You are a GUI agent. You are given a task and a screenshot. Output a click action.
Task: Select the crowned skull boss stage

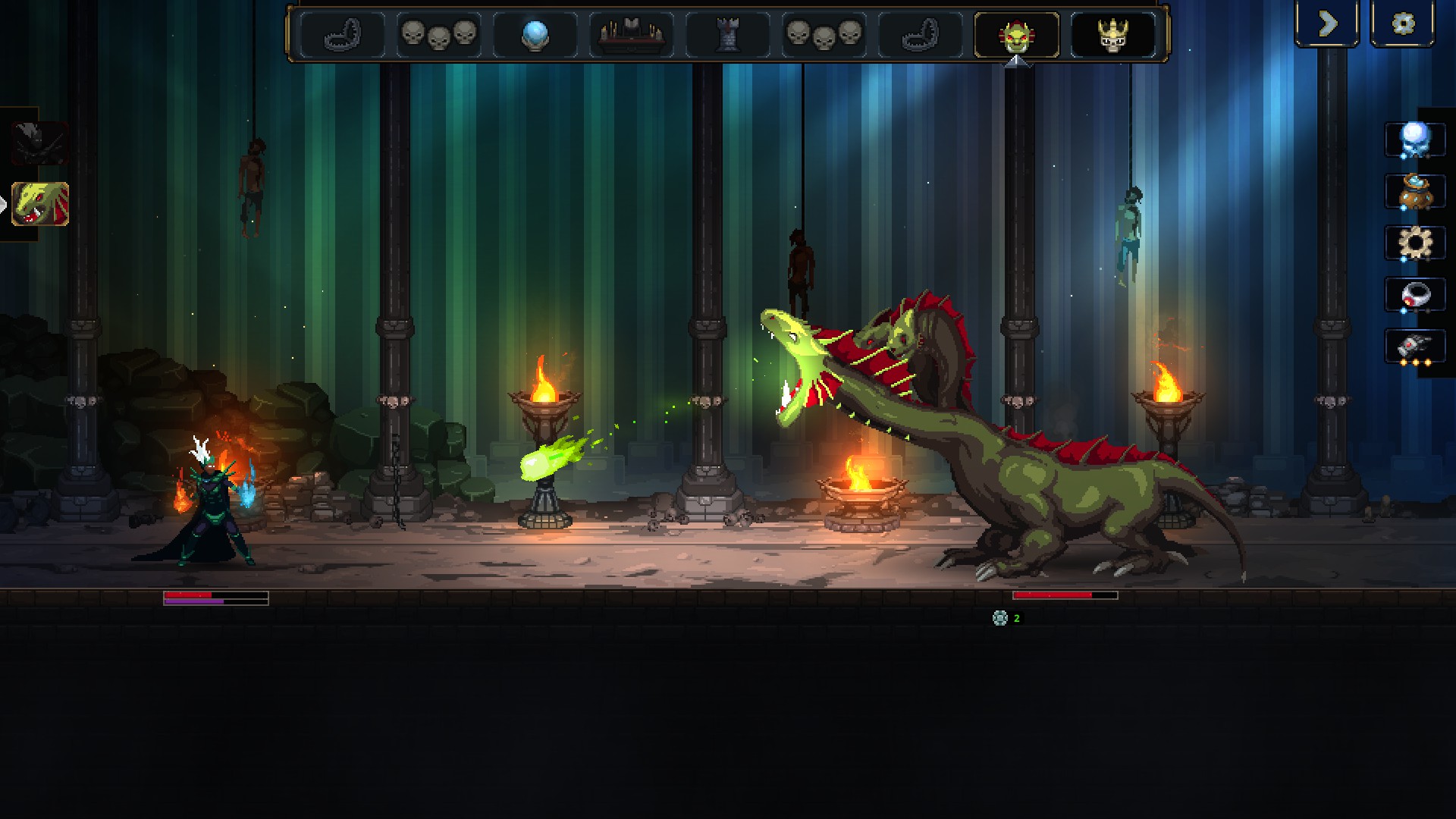[x=1112, y=35]
